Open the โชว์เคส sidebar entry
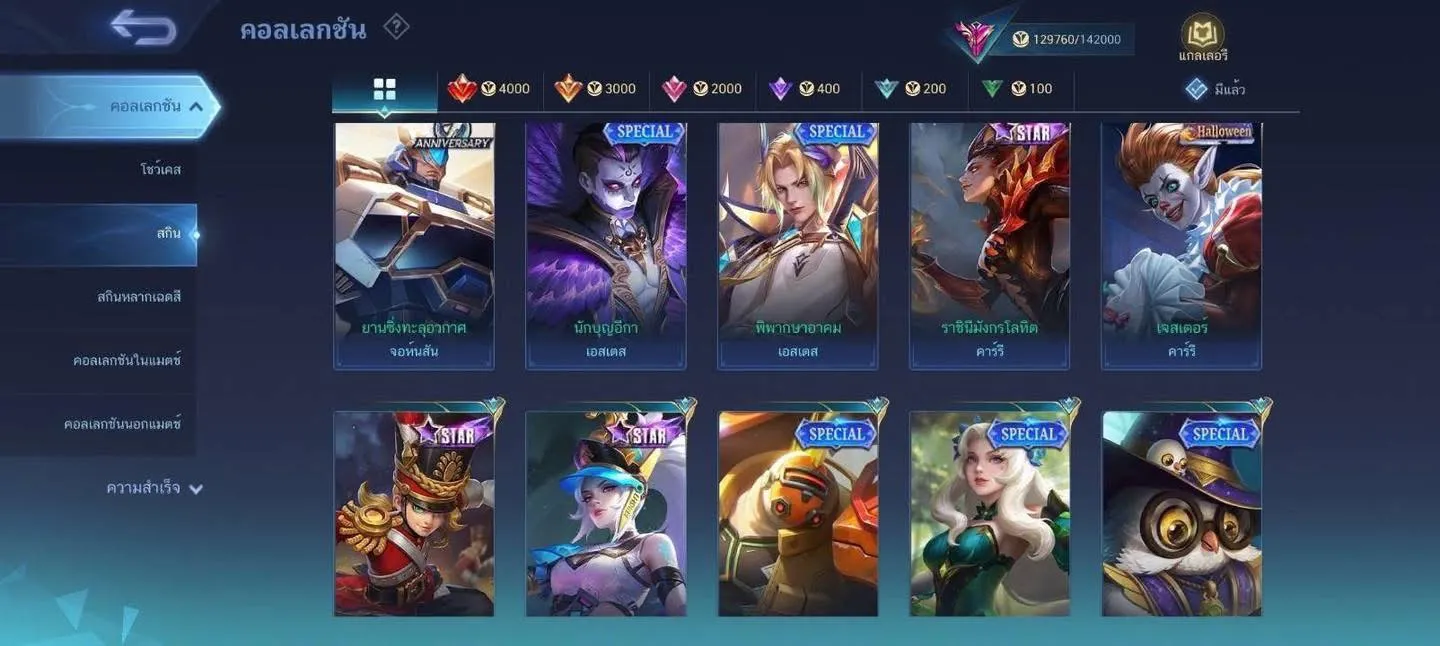The width and height of the screenshot is (1440, 646). (x=160, y=170)
